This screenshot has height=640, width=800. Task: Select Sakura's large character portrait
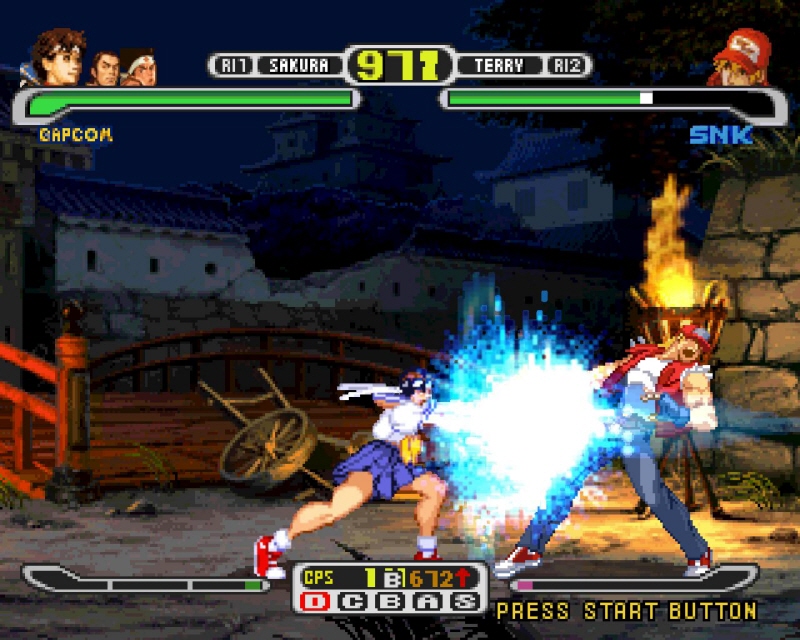[x=60, y=58]
